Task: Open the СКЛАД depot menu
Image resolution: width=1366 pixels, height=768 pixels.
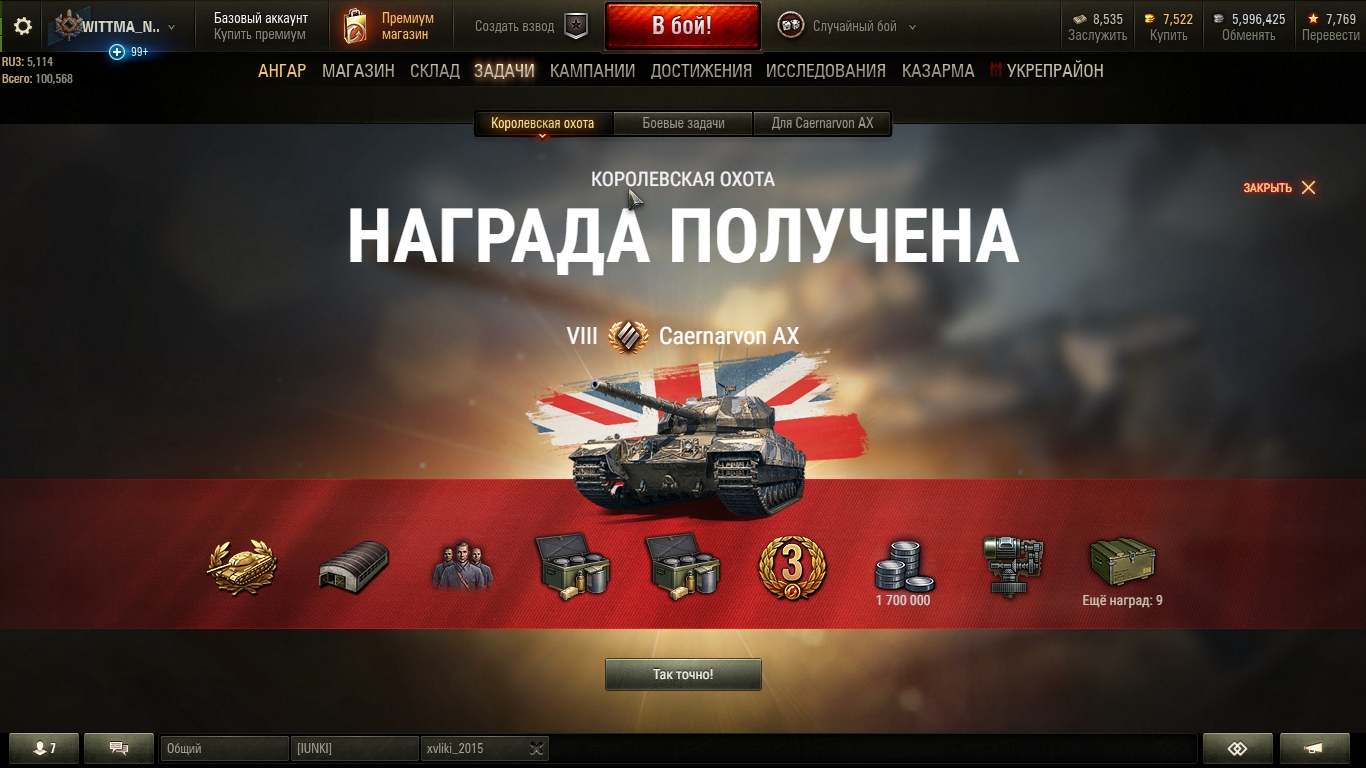Action: (x=435, y=71)
